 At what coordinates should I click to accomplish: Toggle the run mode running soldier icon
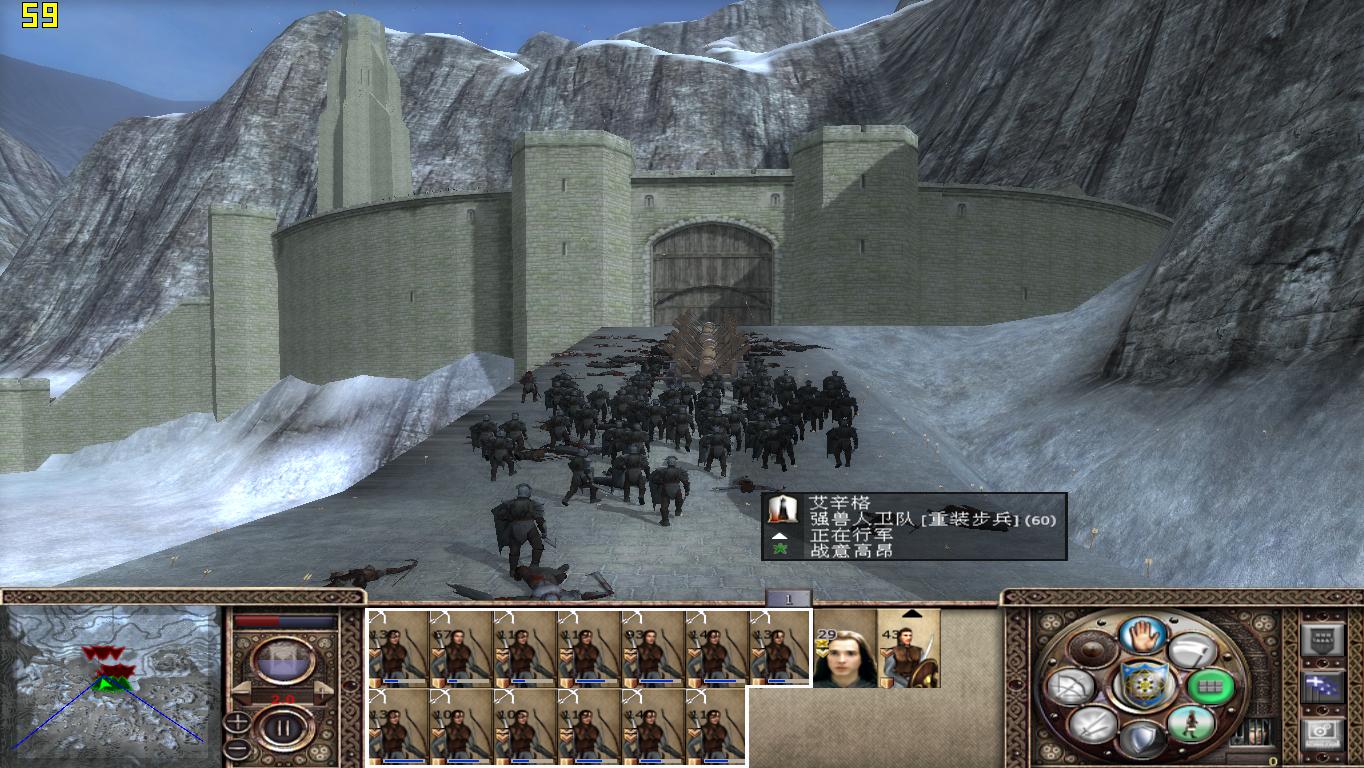point(1190,723)
